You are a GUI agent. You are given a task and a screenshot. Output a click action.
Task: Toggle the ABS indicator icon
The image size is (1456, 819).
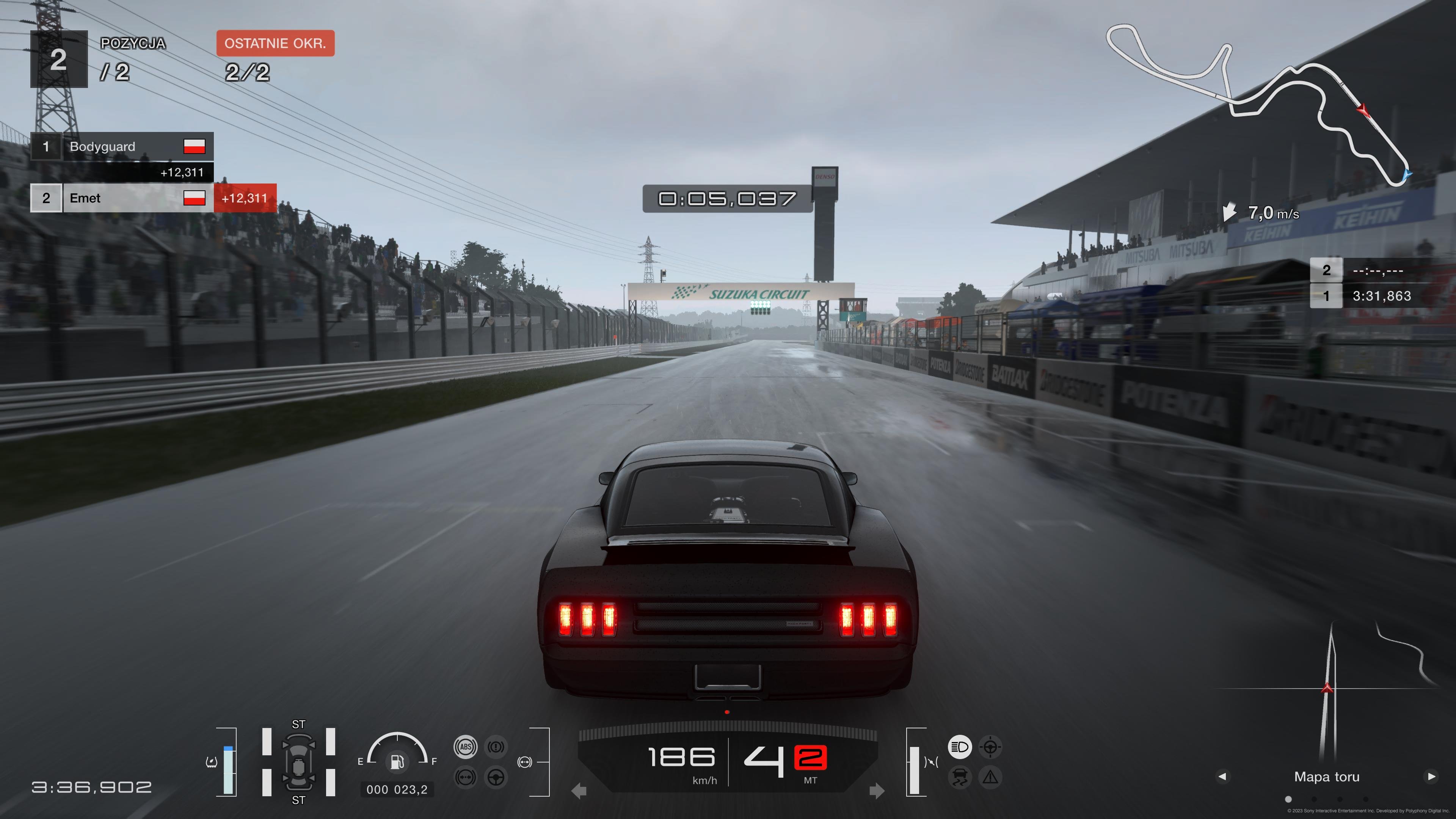point(465,747)
